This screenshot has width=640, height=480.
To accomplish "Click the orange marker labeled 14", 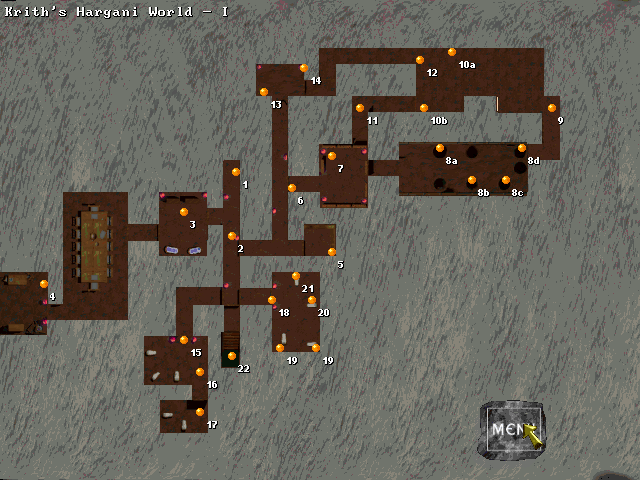I will 304,68.
